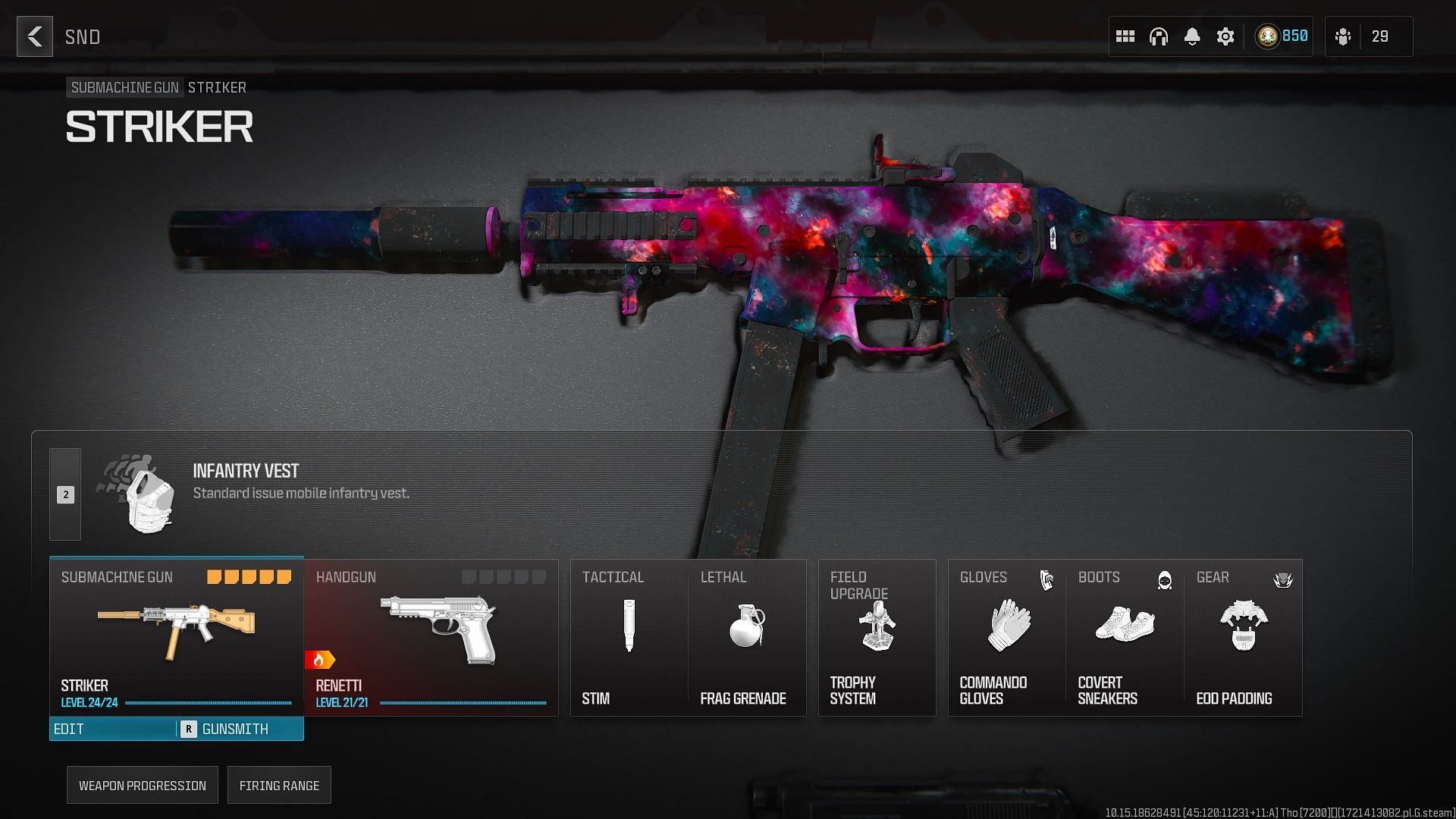This screenshot has height=819, width=1456.
Task: Choose the Renetti handgun slot
Action: pyautogui.click(x=431, y=637)
